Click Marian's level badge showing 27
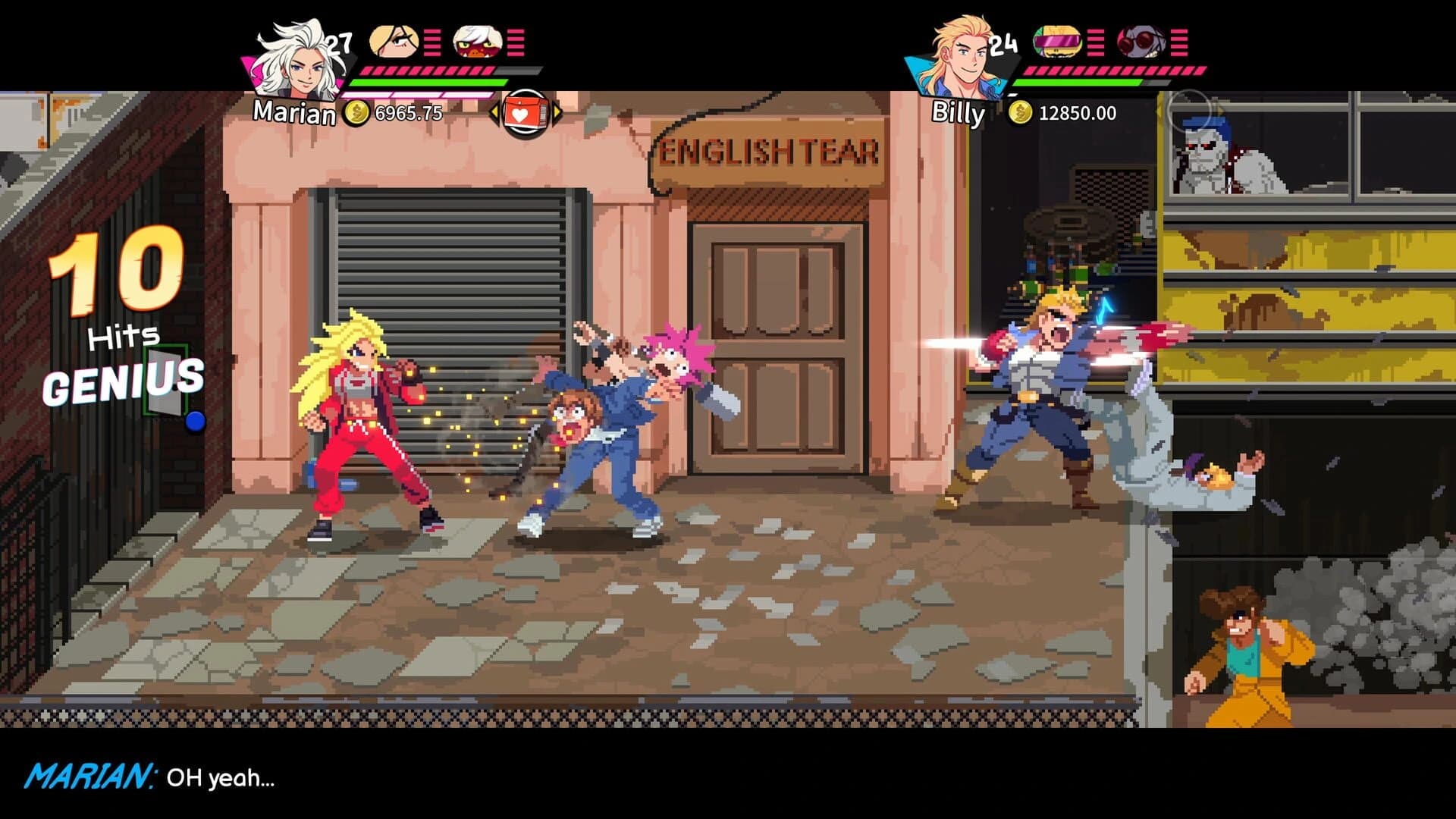Screen dimensions: 1456x819 (x=339, y=43)
